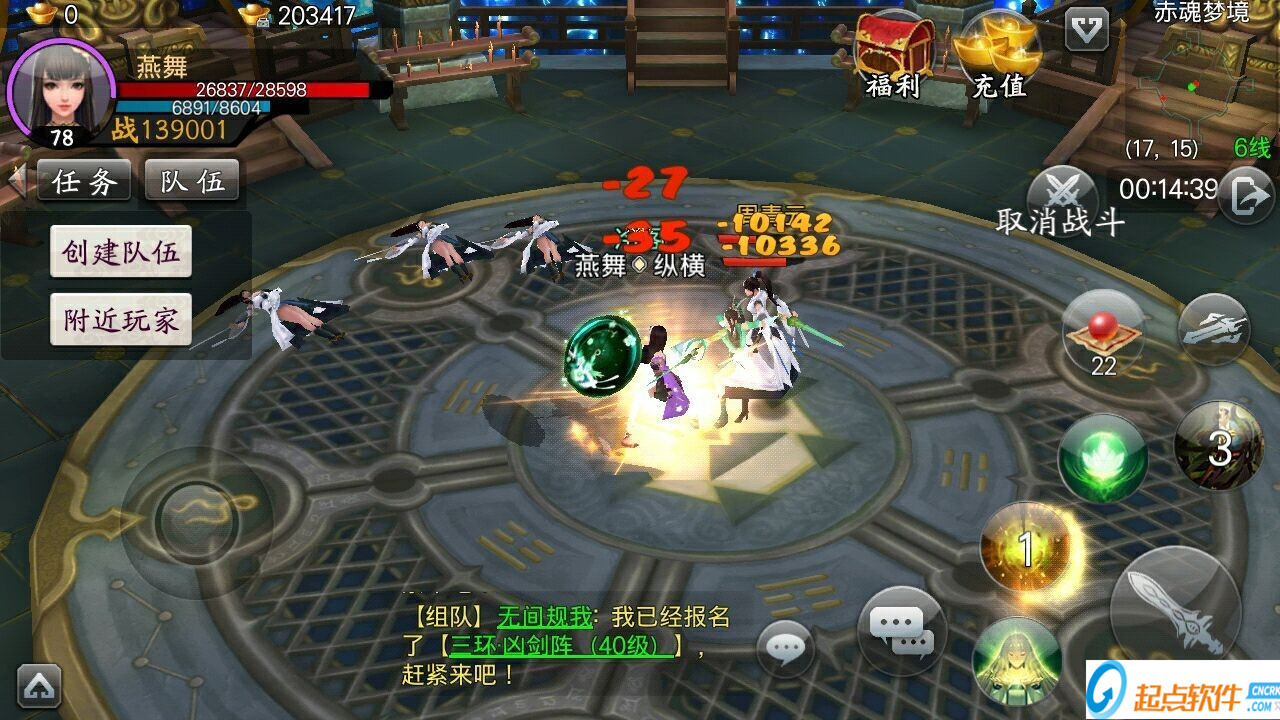
Task: Open the 任务 quest tab
Action: point(84,181)
